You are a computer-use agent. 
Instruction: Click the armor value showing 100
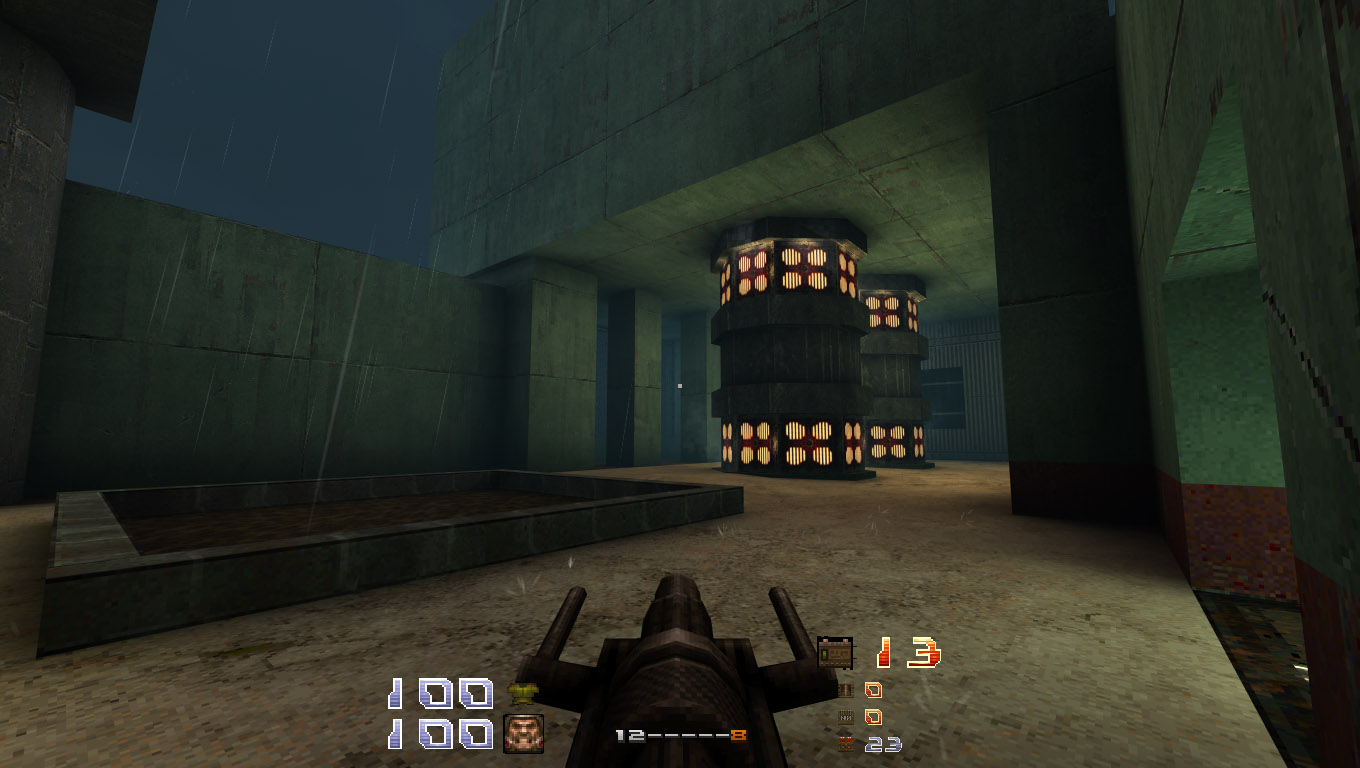tap(440, 693)
